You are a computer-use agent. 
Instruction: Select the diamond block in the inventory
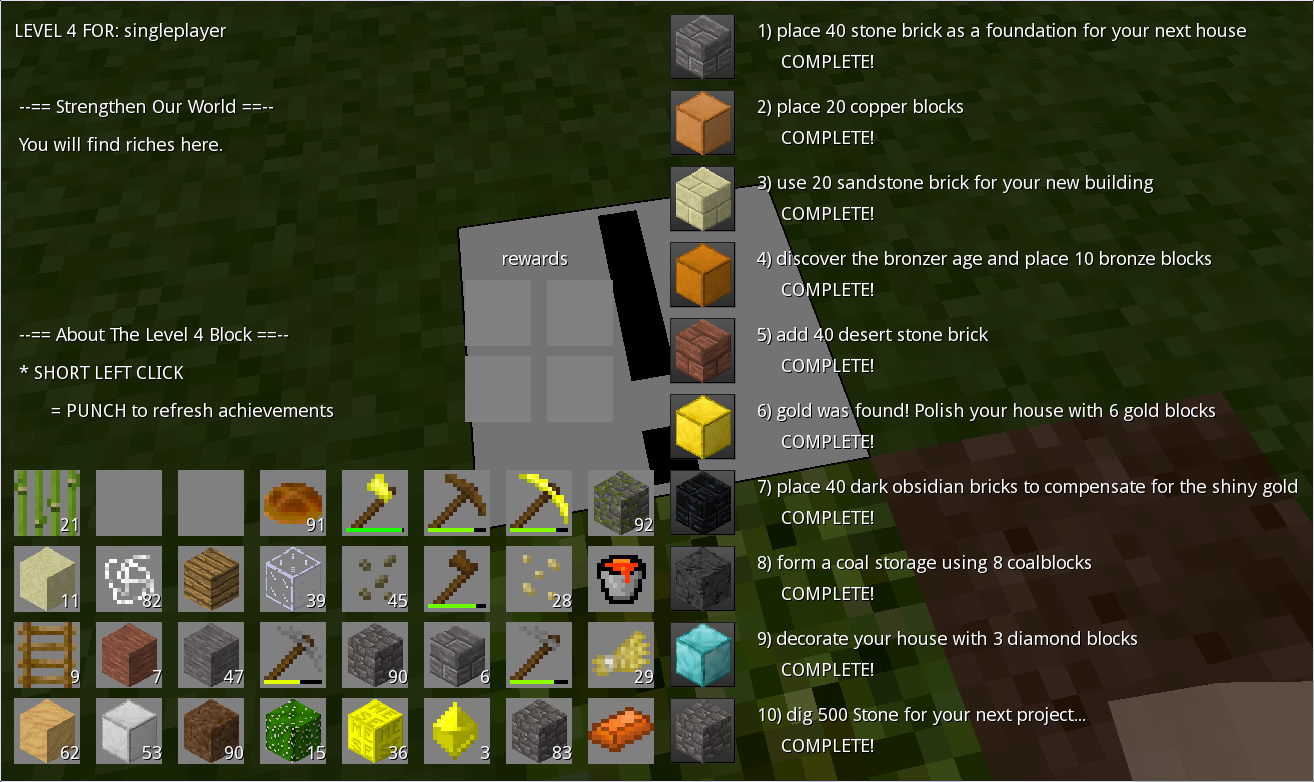[x=703, y=655]
